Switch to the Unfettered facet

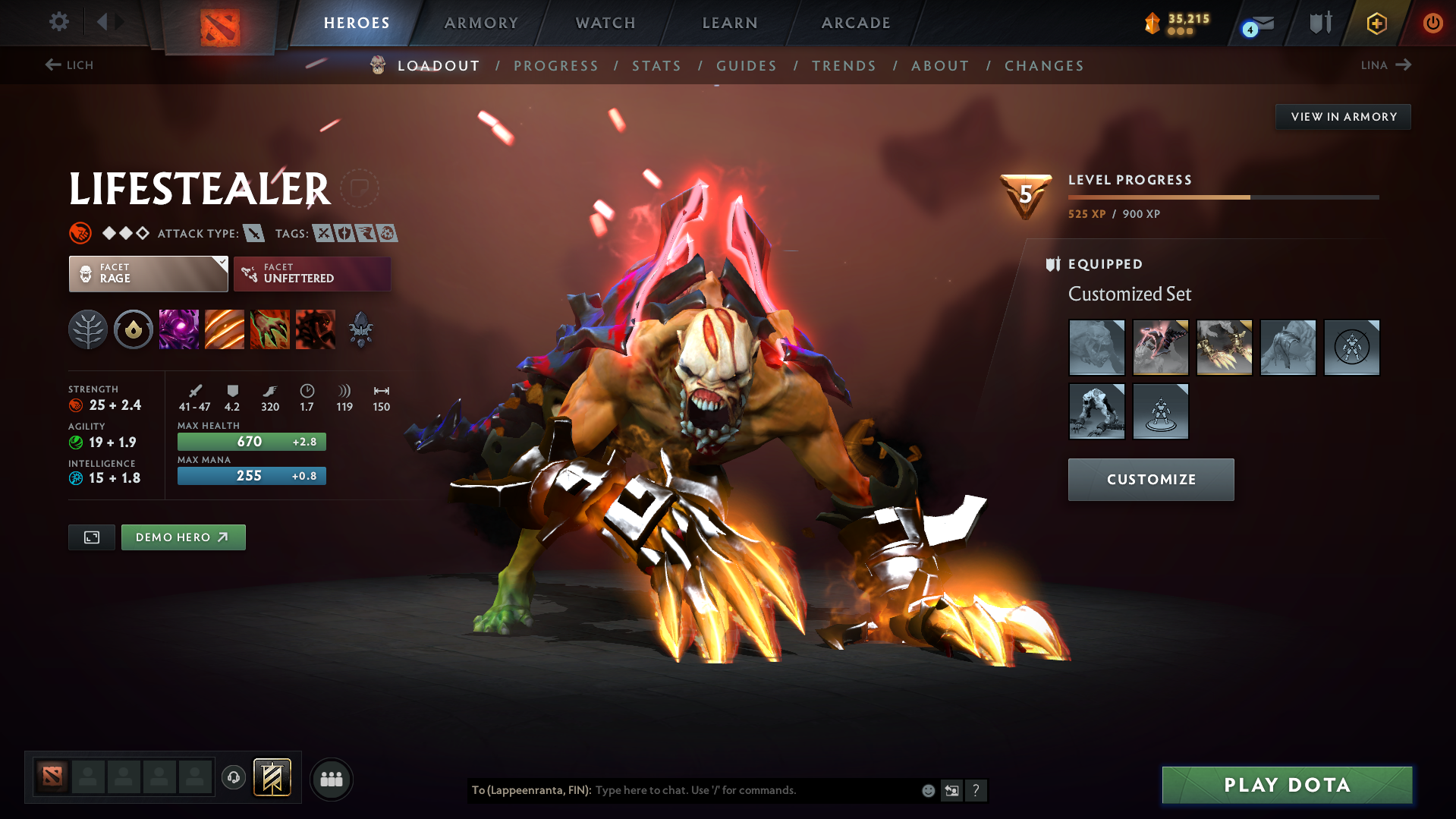pos(312,274)
